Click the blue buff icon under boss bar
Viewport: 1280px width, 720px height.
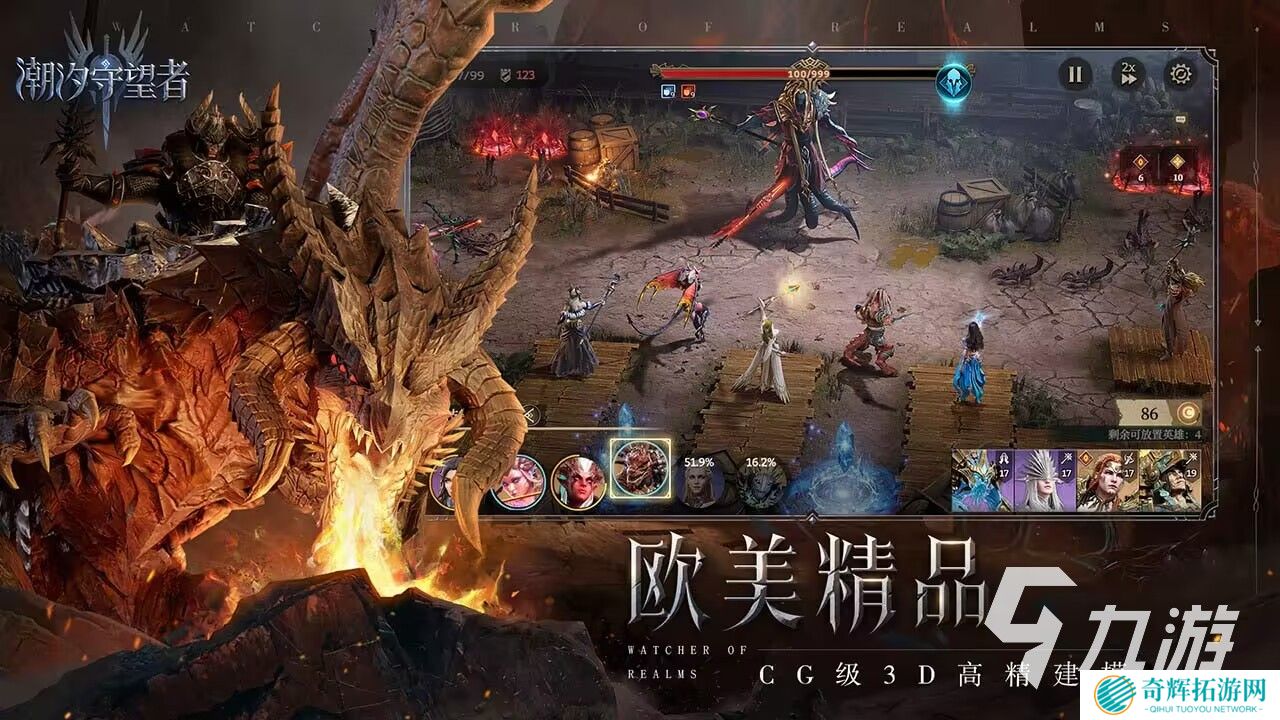[x=666, y=89]
